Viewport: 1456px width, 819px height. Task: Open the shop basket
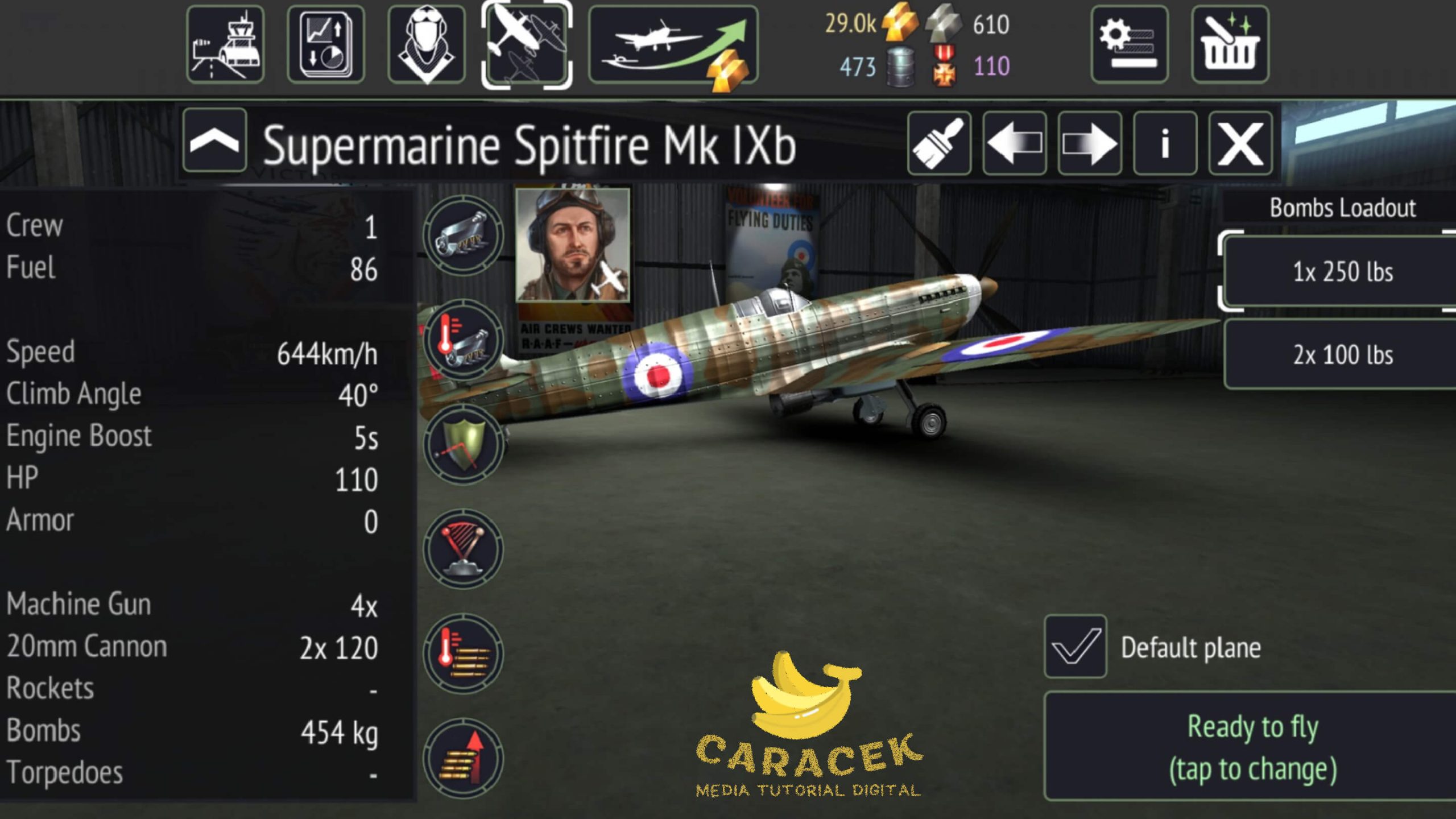click(x=1230, y=44)
